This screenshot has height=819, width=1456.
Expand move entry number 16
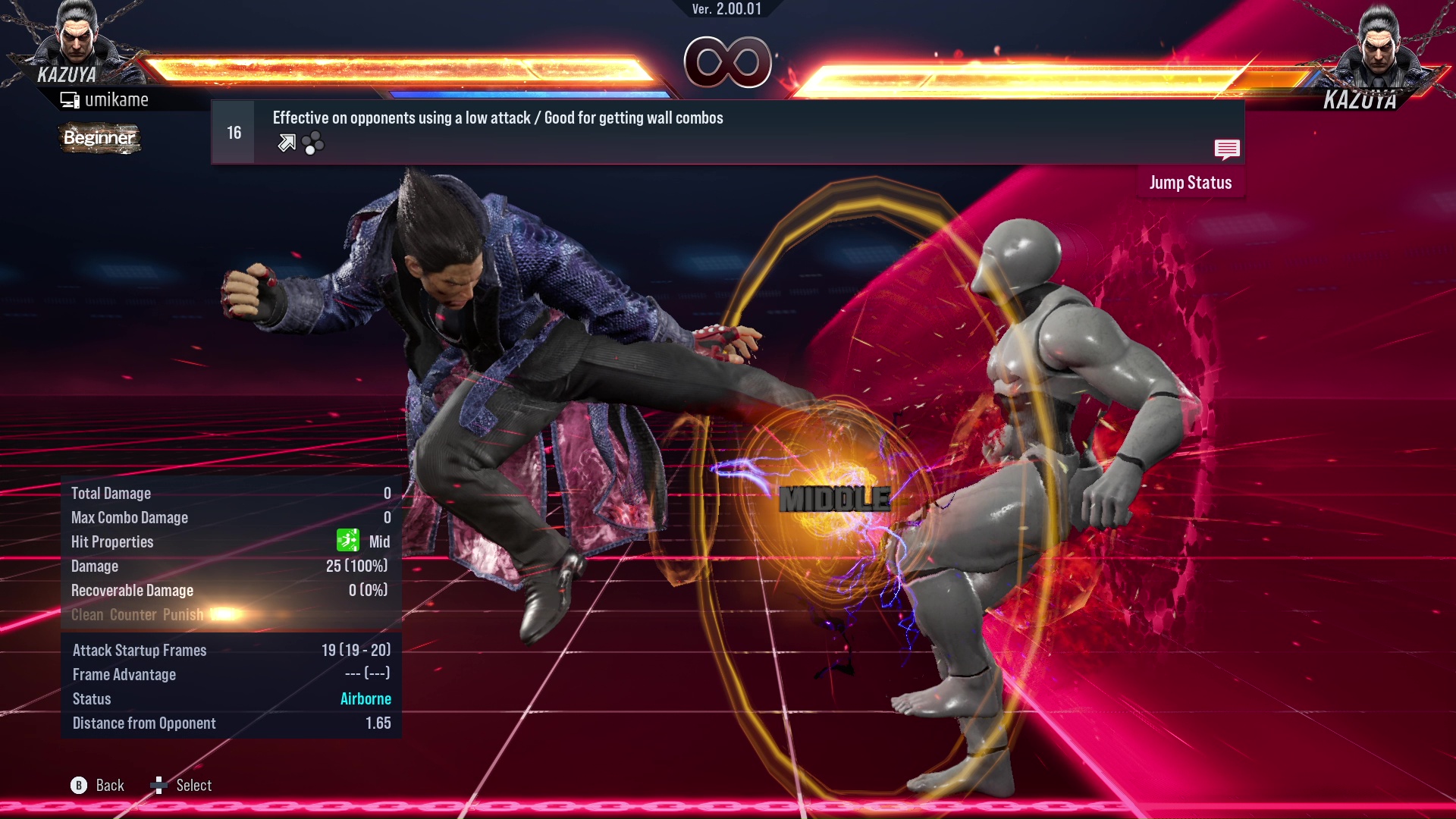click(233, 131)
